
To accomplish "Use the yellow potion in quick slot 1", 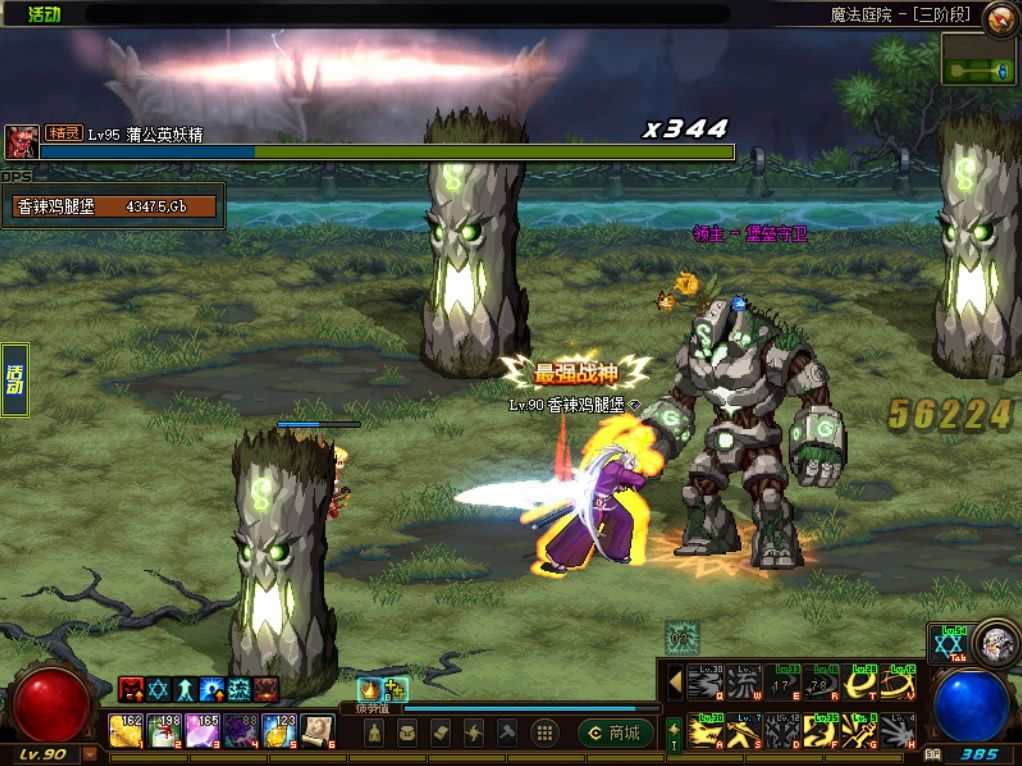I will click(x=126, y=731).
